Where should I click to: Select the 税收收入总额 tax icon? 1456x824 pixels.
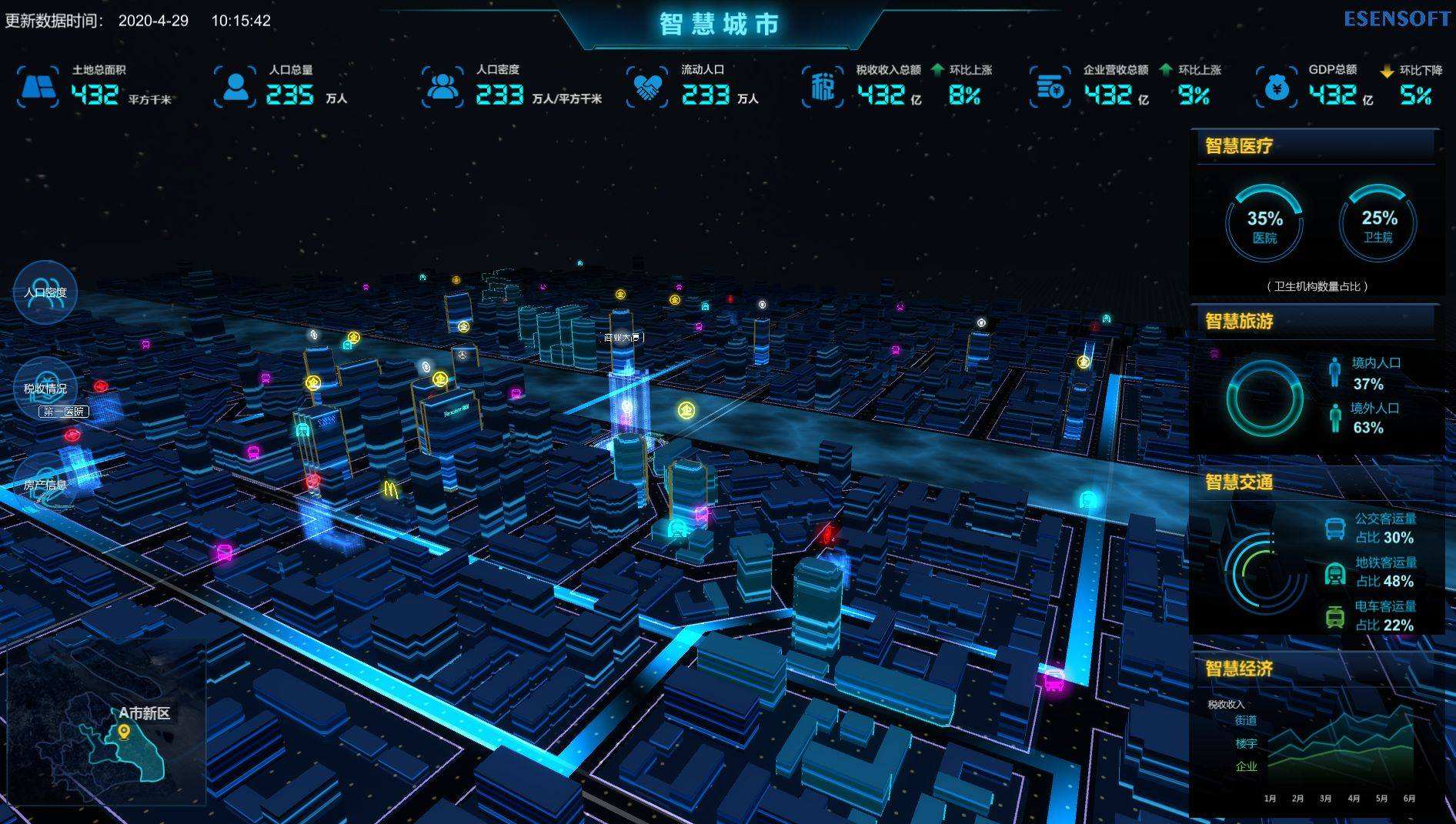point(823,87)
